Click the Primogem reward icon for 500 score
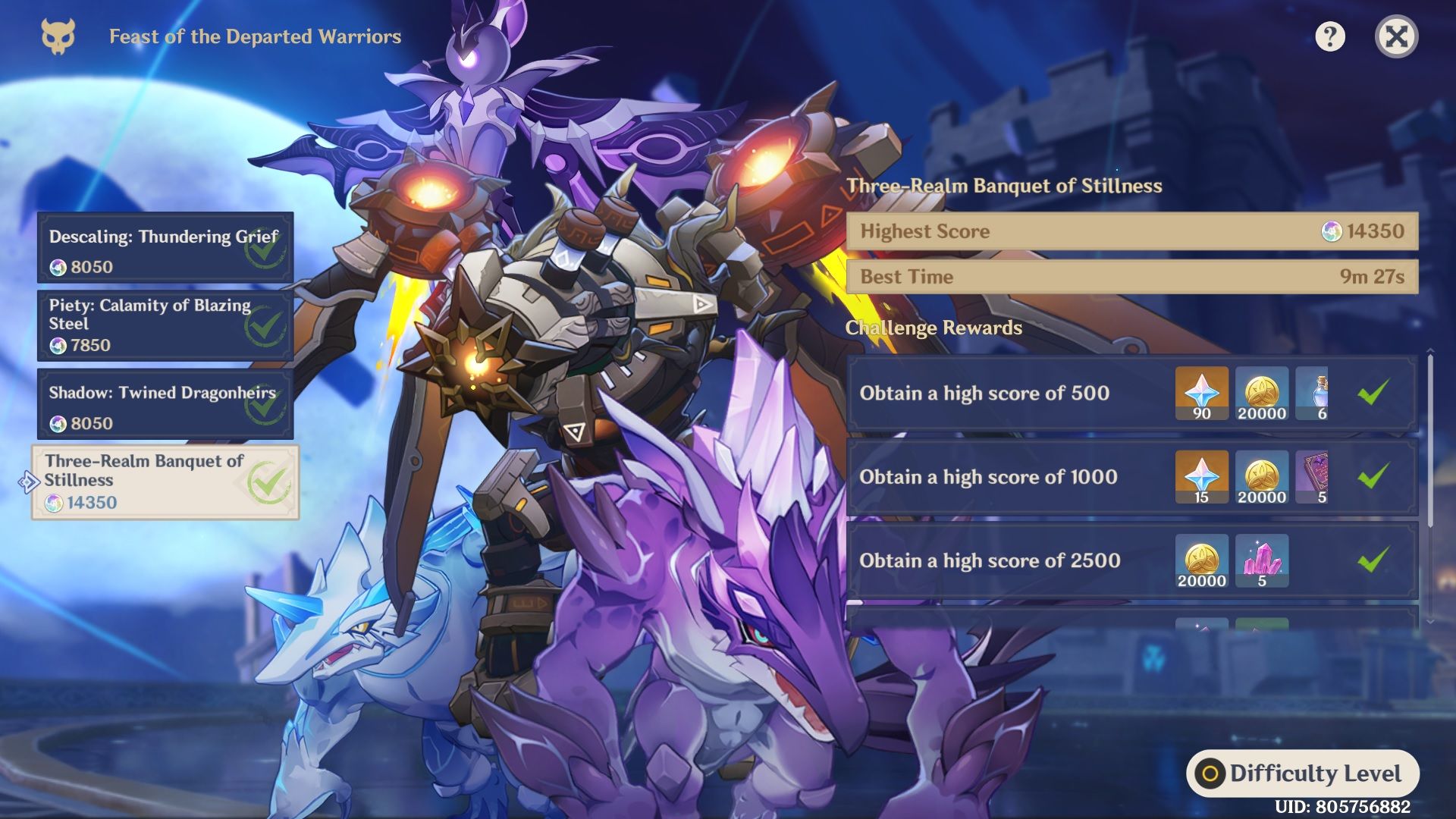 1202,393
